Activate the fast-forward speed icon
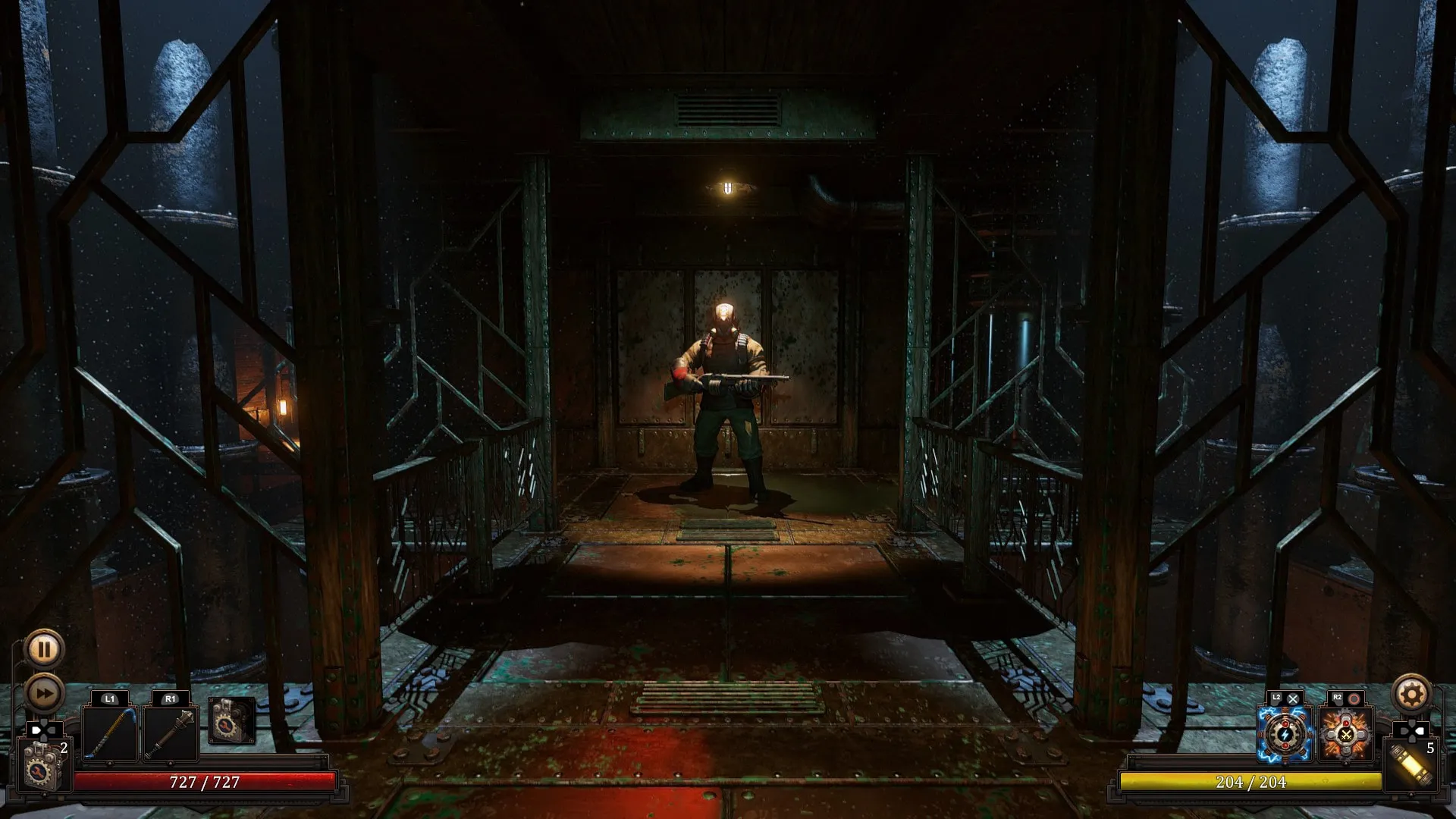1456x819 pixels. pos(44,692)
